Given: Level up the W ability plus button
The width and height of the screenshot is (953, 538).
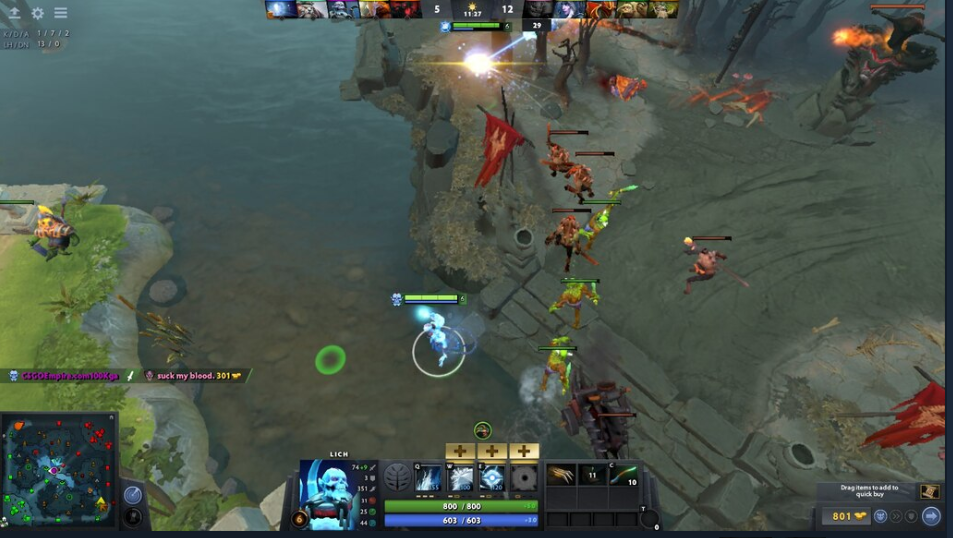Looking at the screenshot, I should point(491,451).
